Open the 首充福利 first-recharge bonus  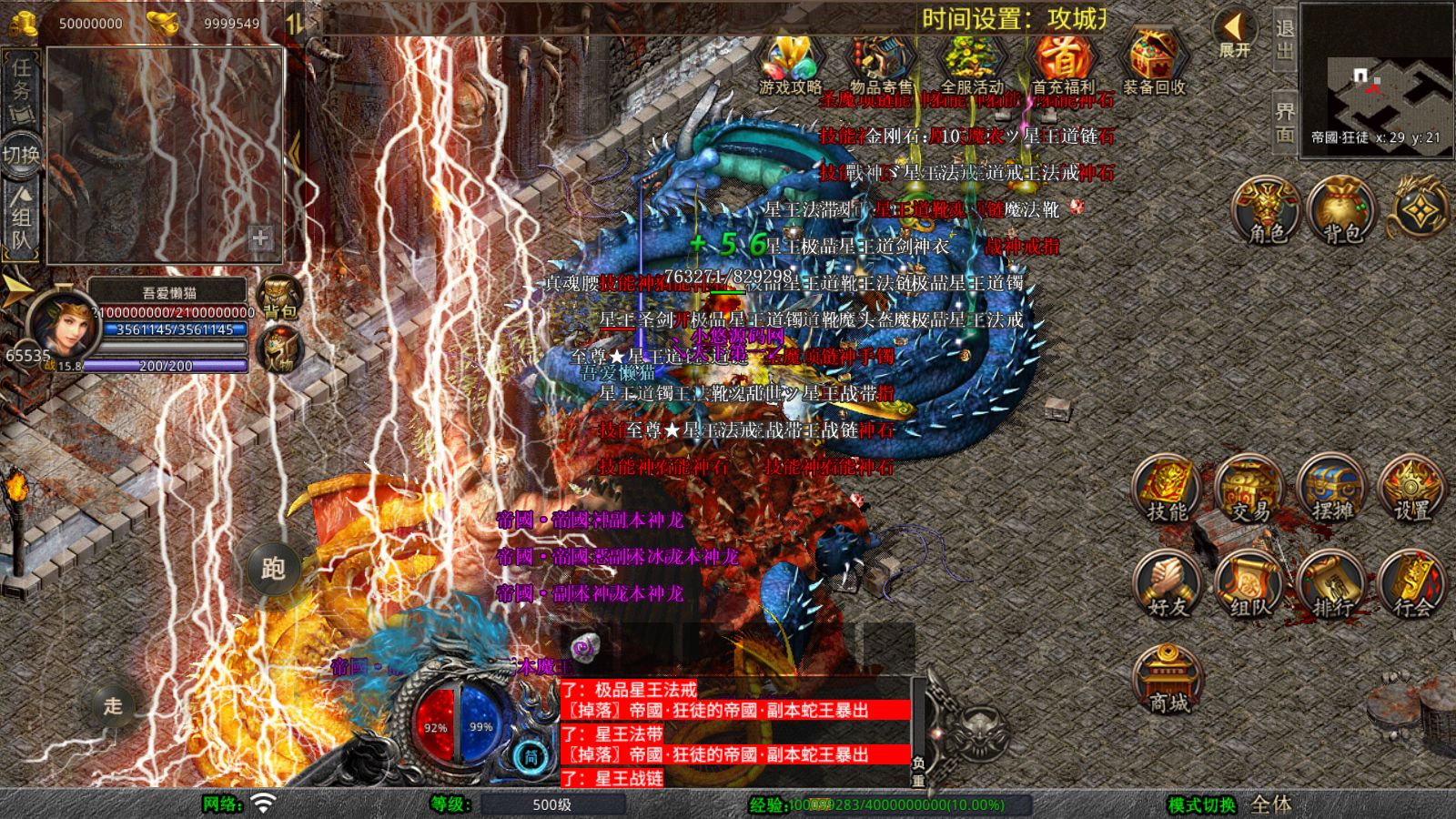(1062, 64)
